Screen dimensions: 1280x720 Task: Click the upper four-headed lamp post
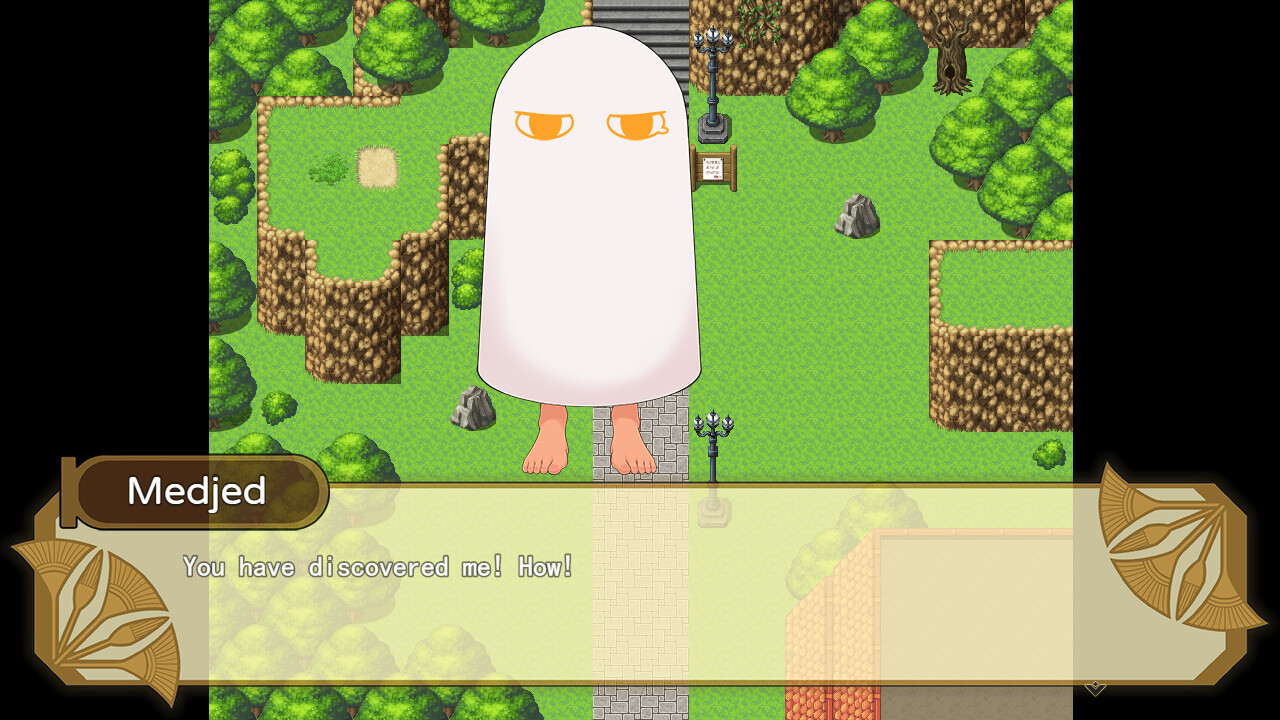(712, 70)
